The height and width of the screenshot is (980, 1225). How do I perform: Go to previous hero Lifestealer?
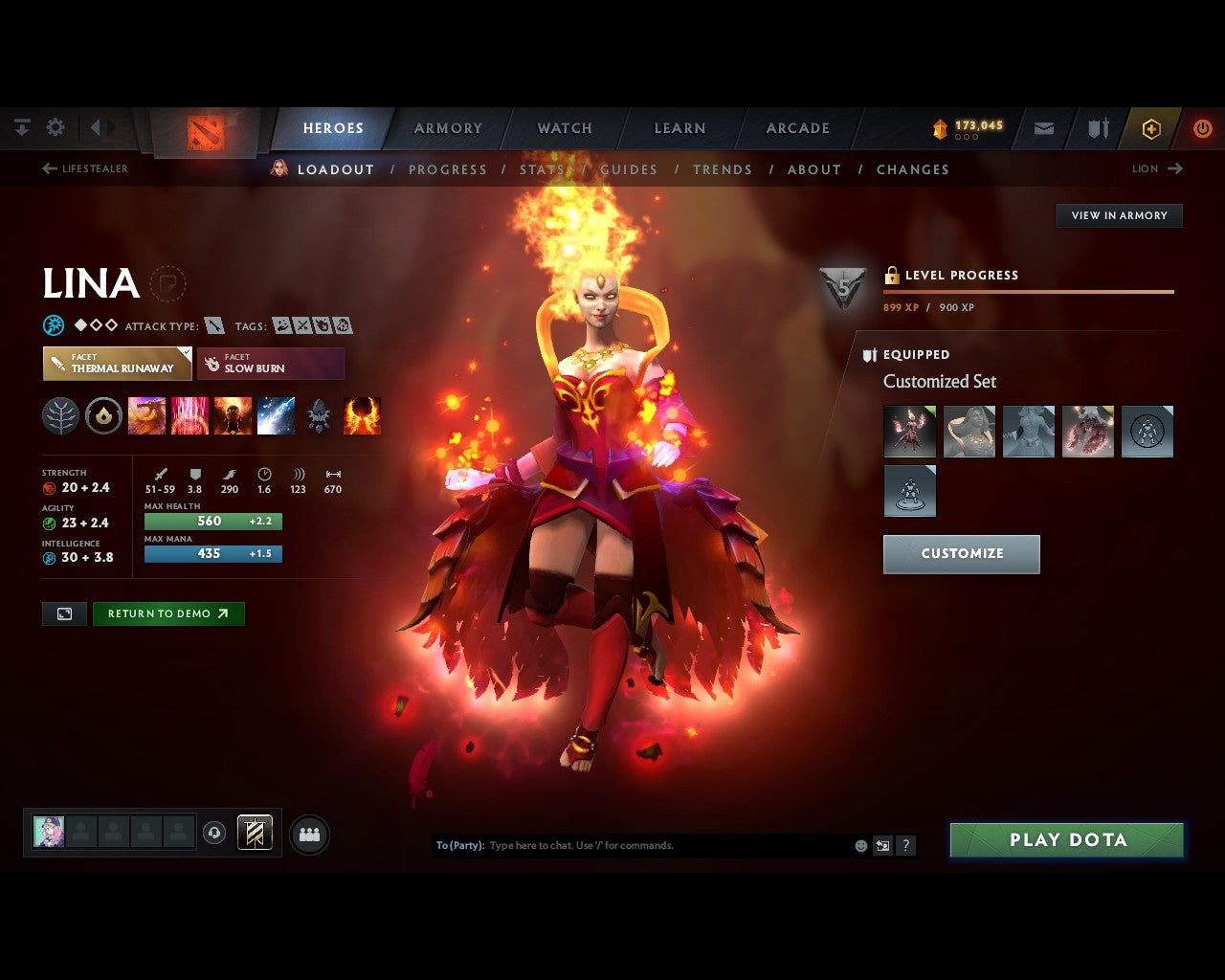point(85,168)
